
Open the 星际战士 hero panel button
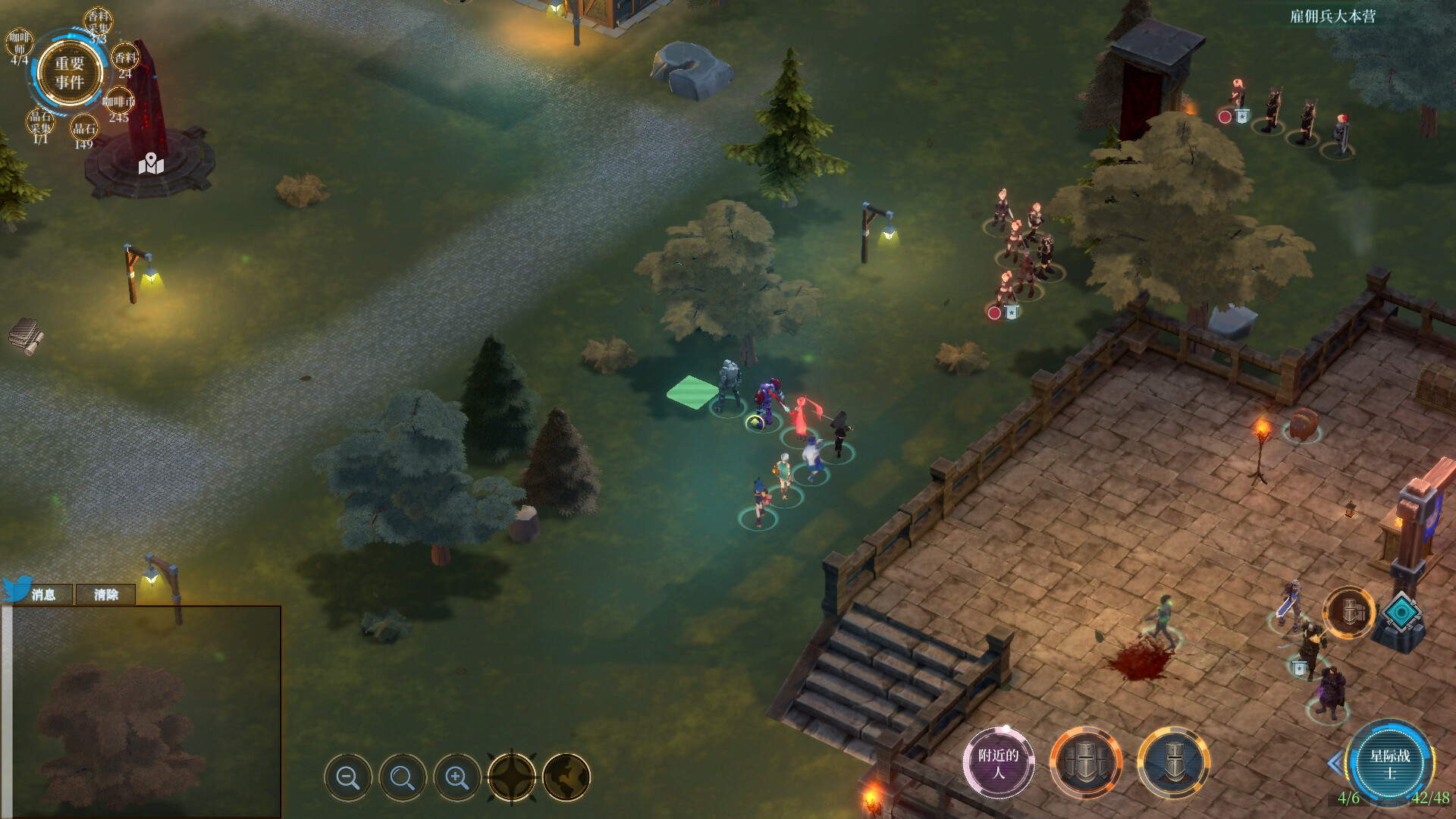pos(1390,763)
